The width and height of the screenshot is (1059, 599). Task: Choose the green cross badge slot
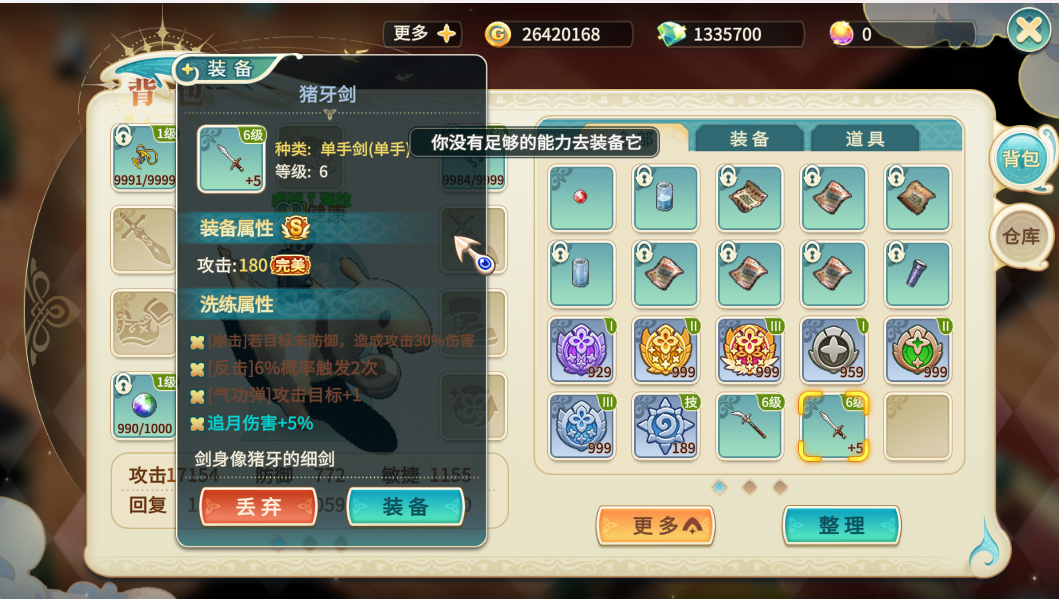[x=917, y=350]
